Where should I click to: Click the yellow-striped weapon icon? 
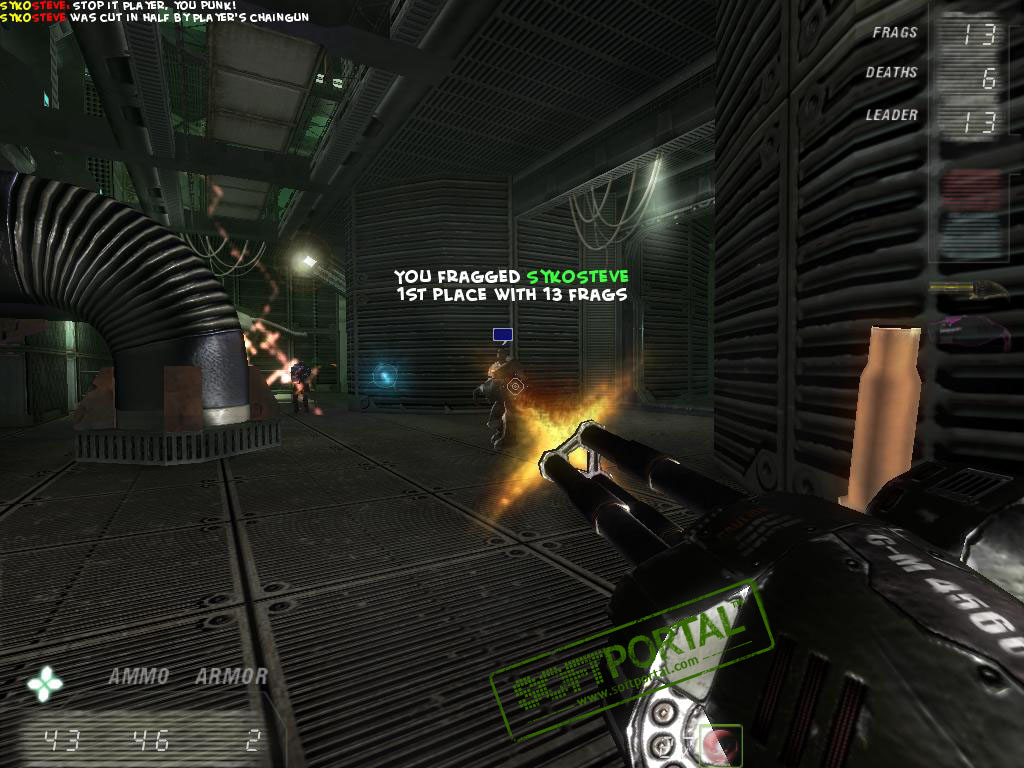pos(964,288)
